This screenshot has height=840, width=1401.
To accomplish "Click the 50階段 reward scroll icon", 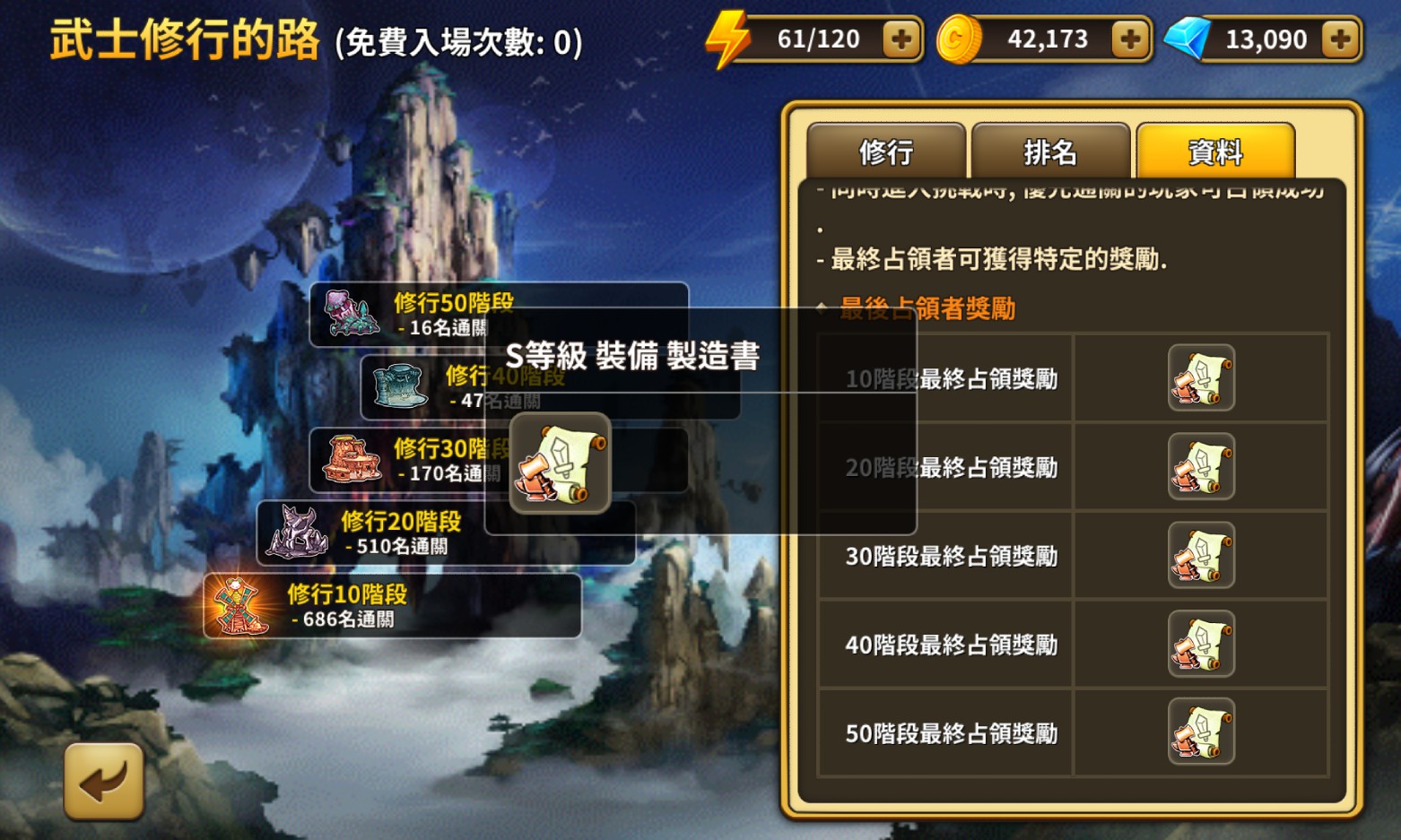I will (1201, 731).
